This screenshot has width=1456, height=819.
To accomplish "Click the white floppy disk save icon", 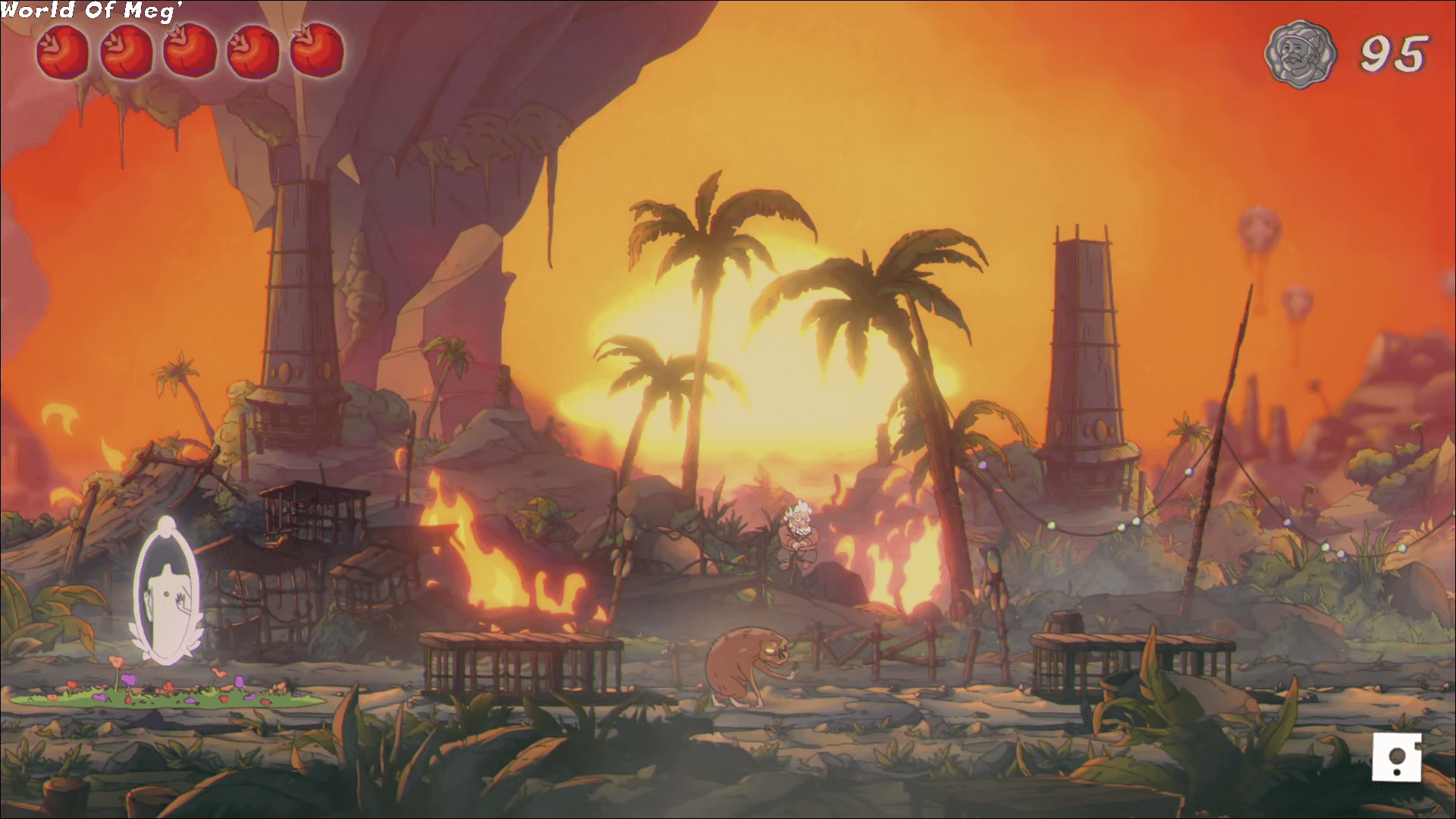I will pos(1395,756).
